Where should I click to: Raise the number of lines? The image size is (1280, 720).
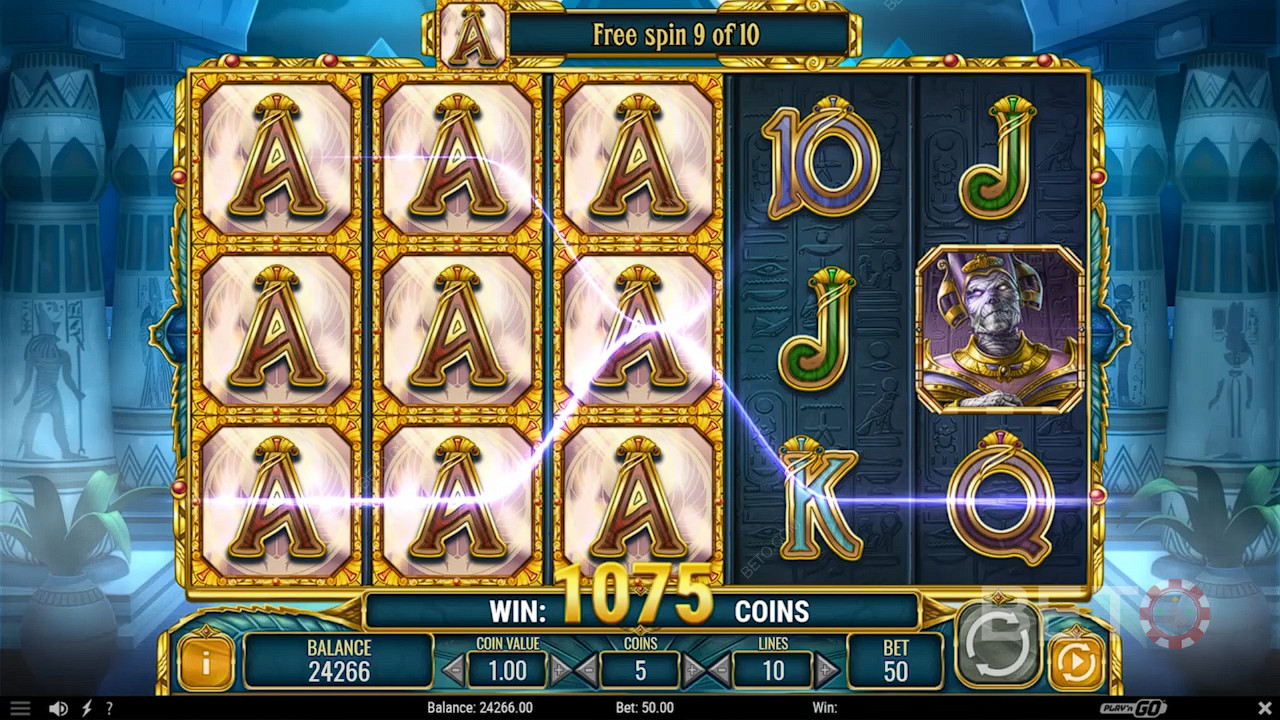(826, 669)
